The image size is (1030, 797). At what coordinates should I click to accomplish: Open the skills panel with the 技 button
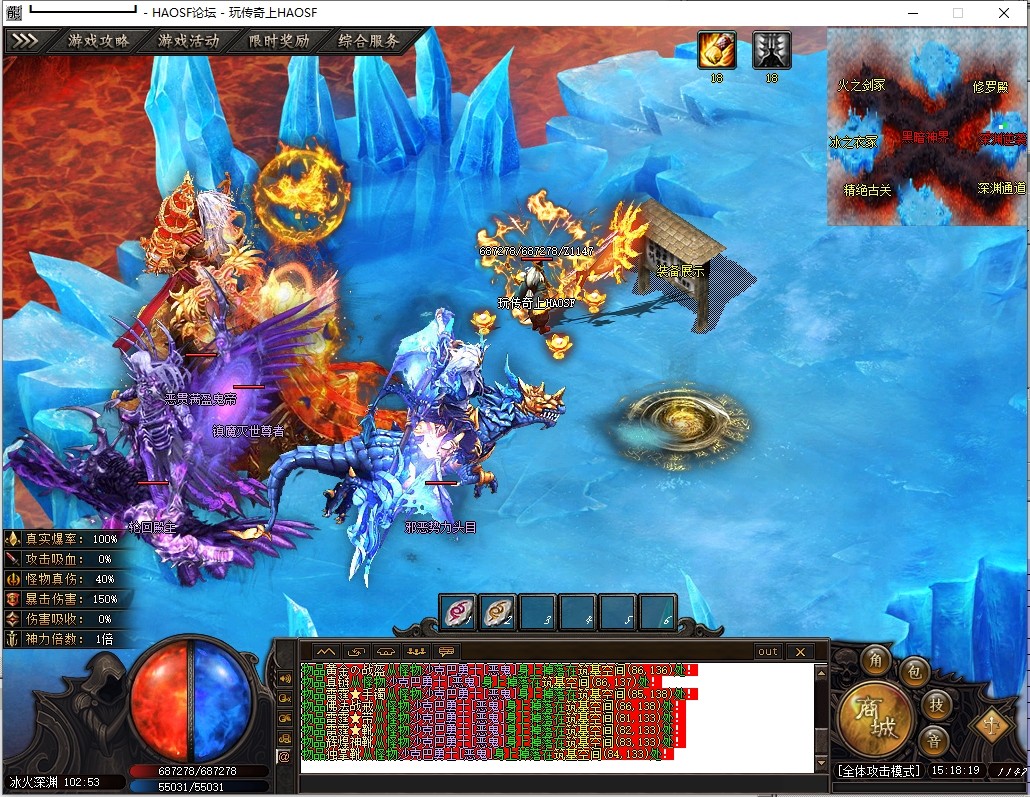[x=935, y=703]
